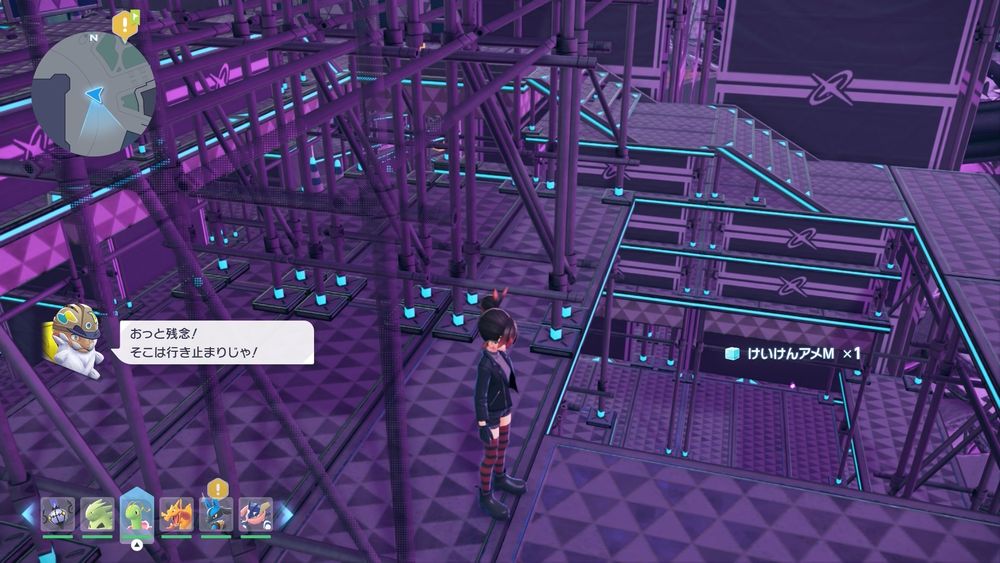
Task: Switch to Charizard in the party
Action: (x=177, y=515)
